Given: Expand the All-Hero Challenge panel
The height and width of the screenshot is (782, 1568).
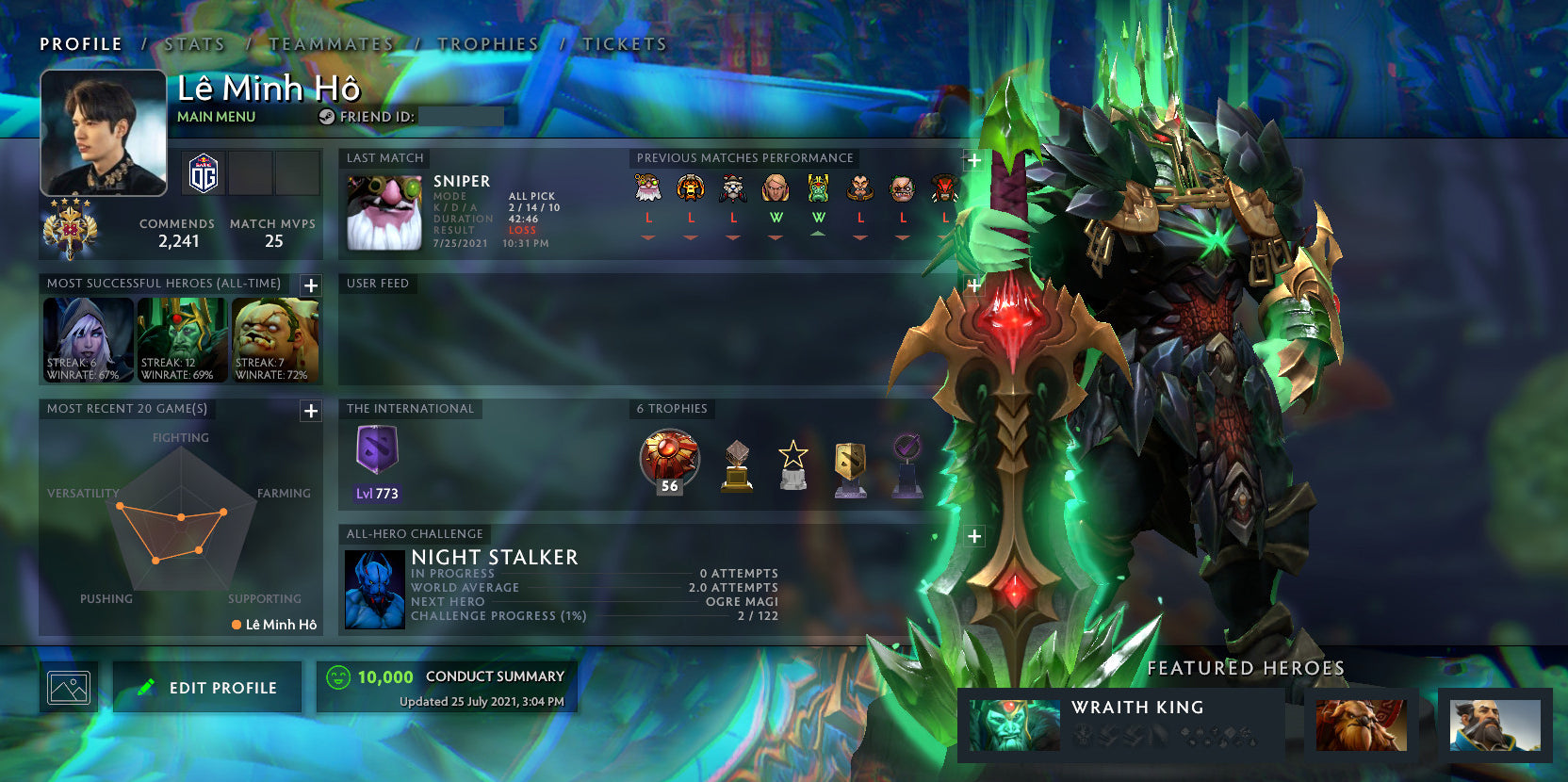Looking at the screenshot, I should point(973,535).
